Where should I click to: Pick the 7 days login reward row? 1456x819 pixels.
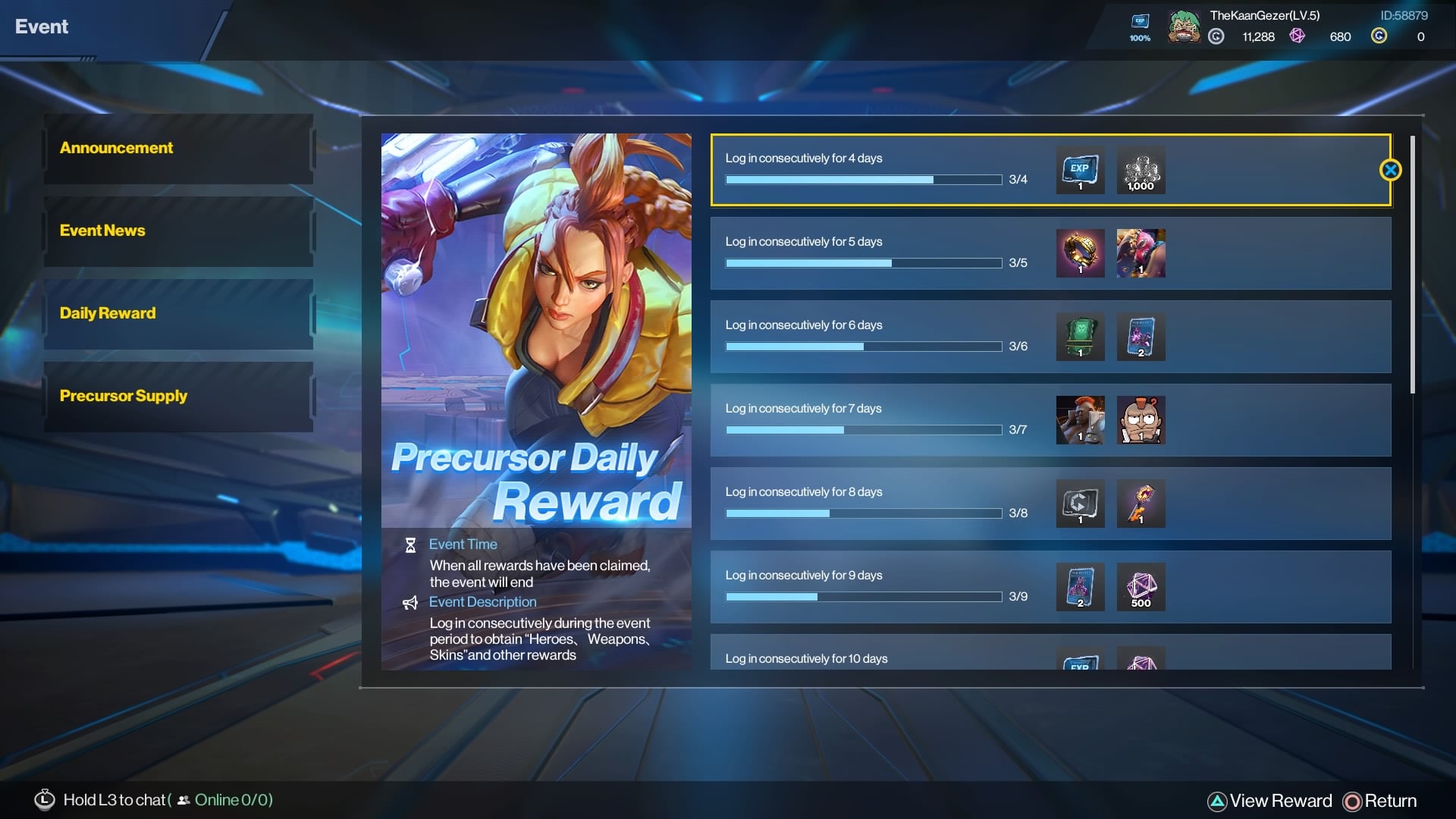(x=872, y=420)
